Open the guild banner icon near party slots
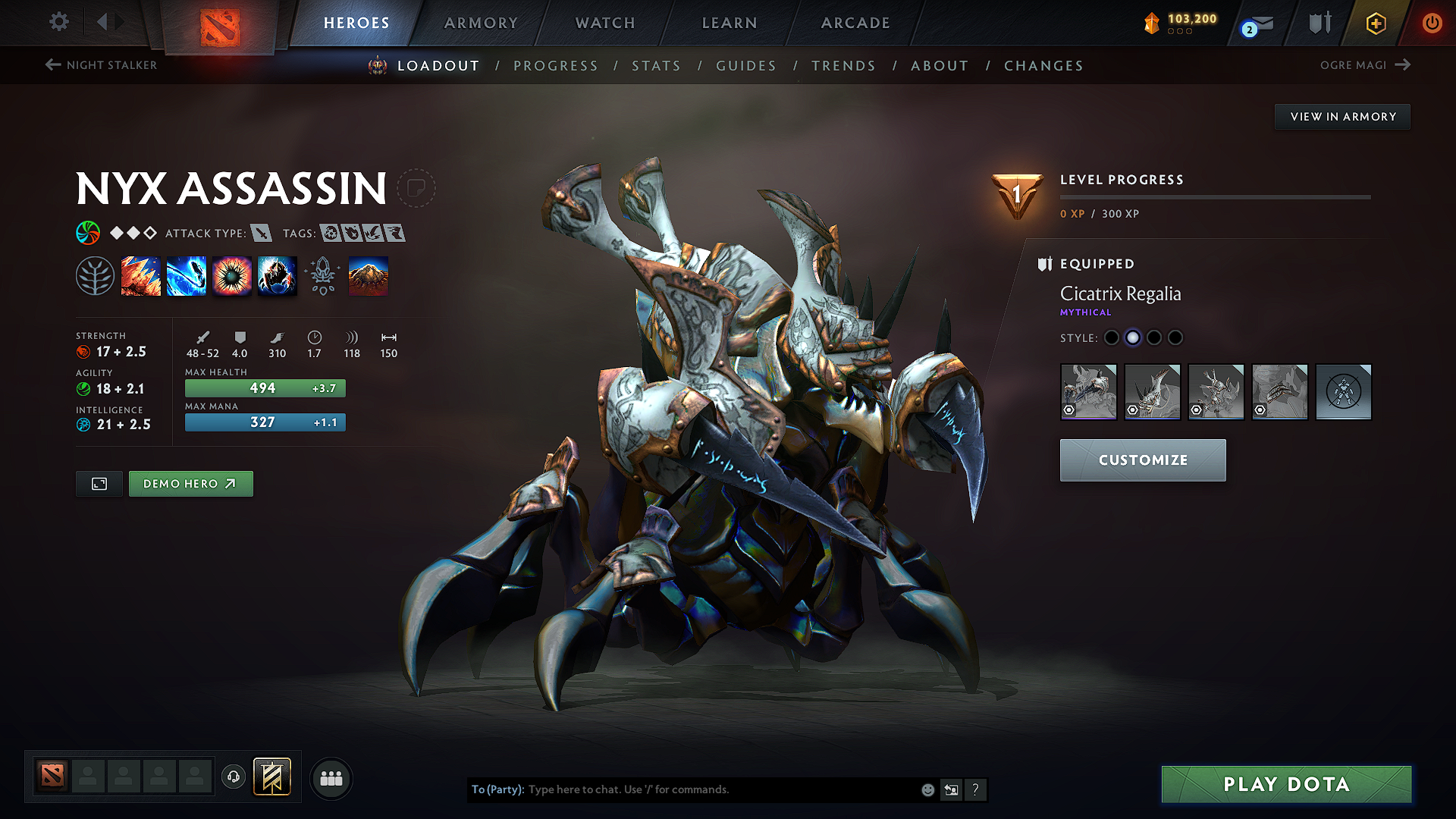This screenshot has height=819, width=1456. click(273, 777)
